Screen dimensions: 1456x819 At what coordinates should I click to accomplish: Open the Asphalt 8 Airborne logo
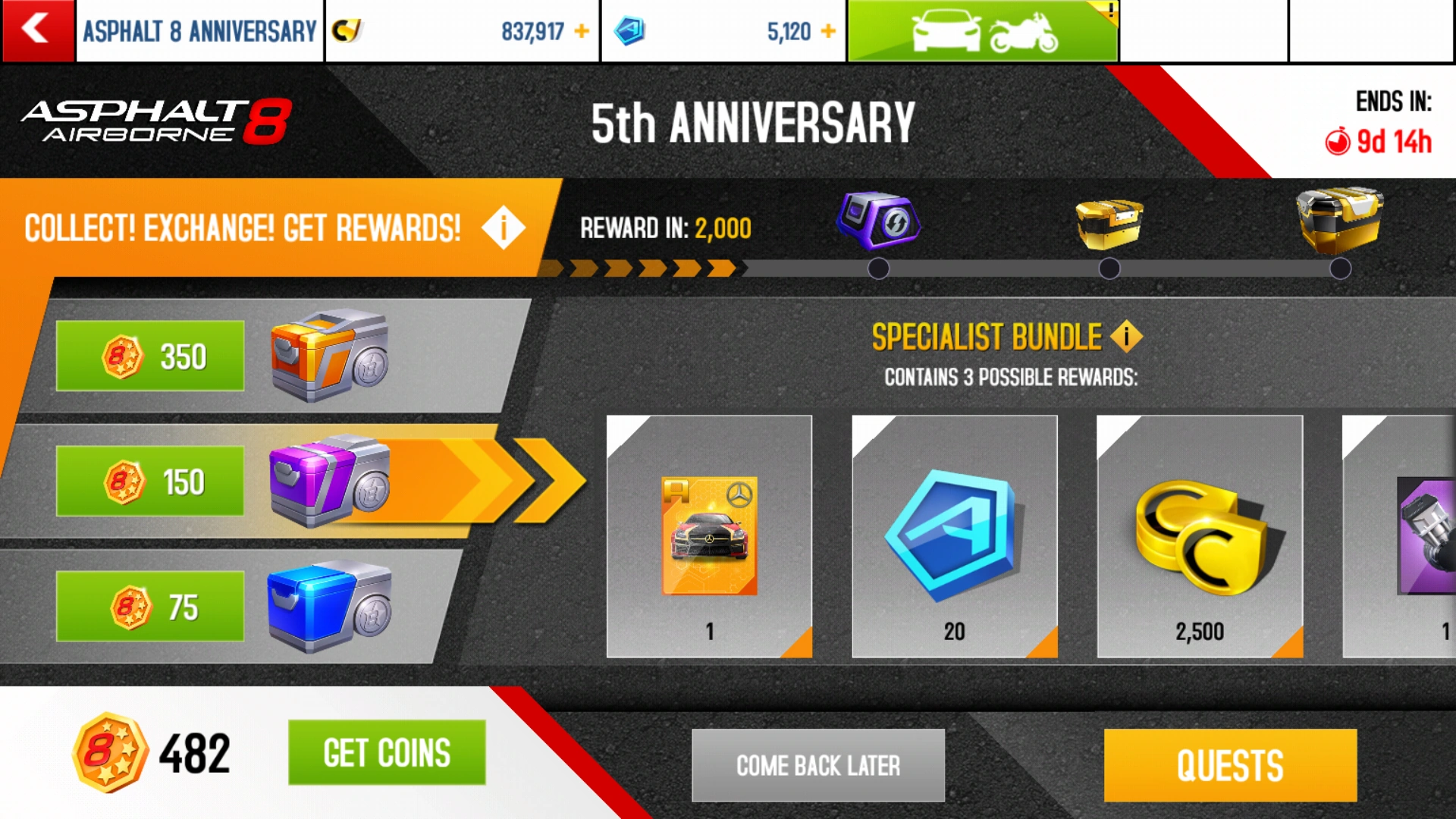[155, 121]
